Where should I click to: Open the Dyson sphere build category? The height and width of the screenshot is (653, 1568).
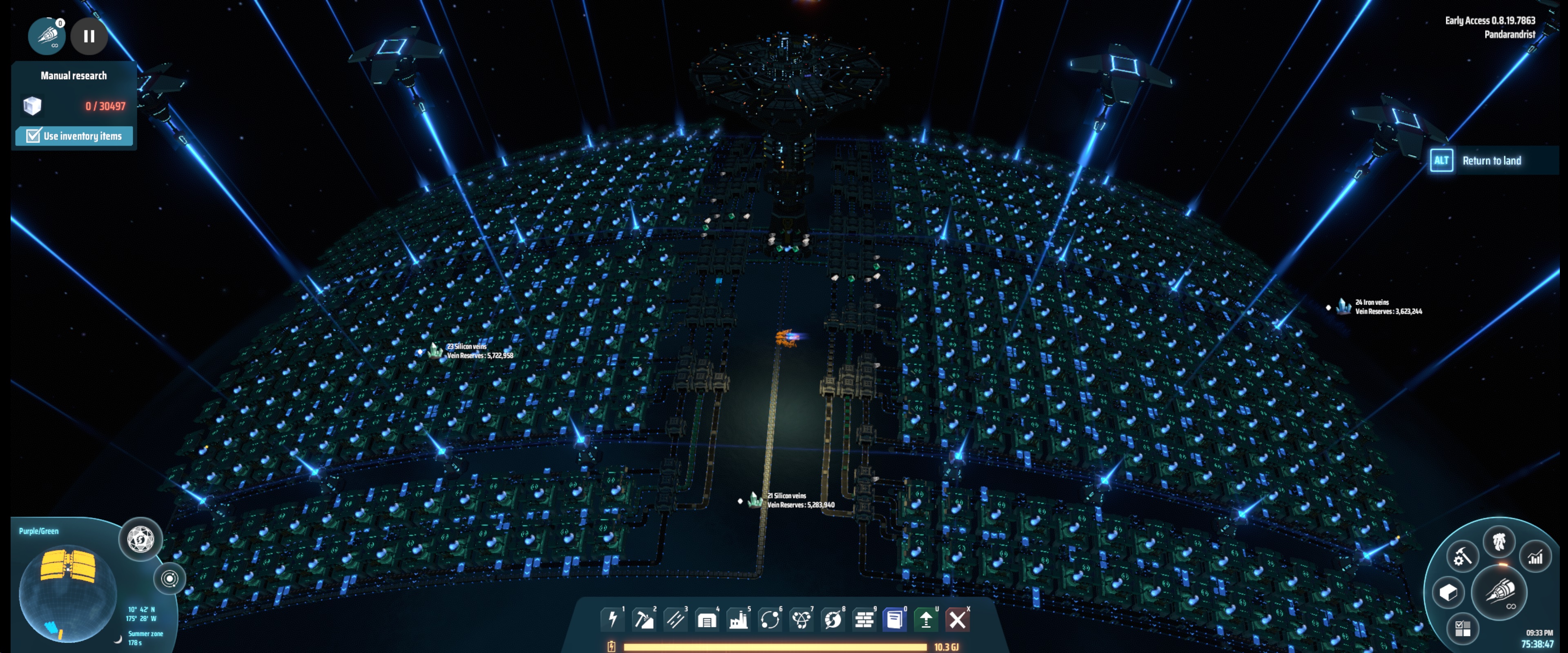pyautogui.click(x=832, y=620)
